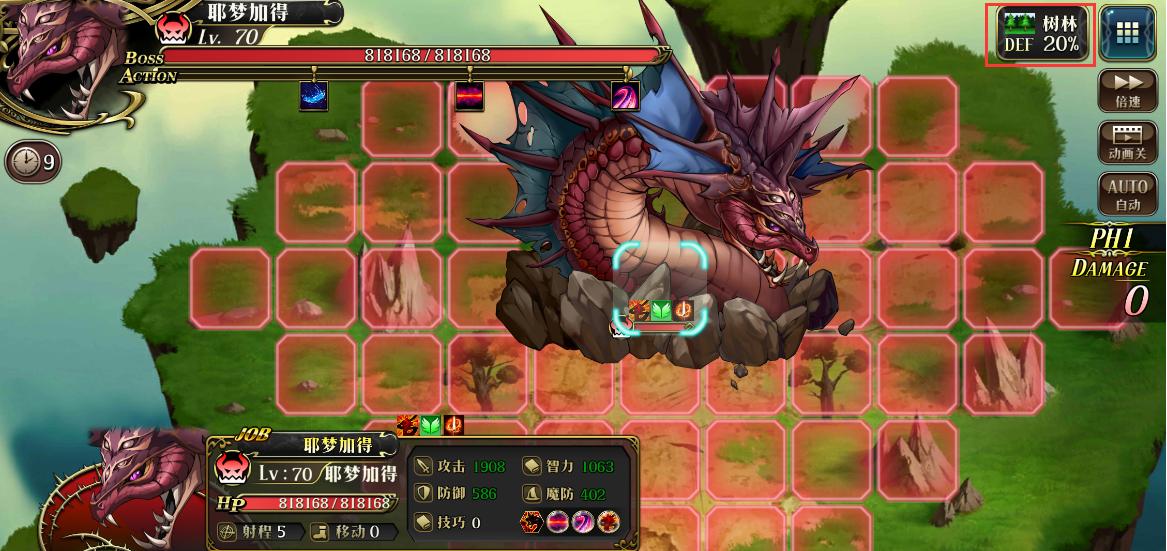Image resolution: width=1167 pixels, height=551 pixels.
Task: Select the red beam boss action icon
Action: (469, 96)
